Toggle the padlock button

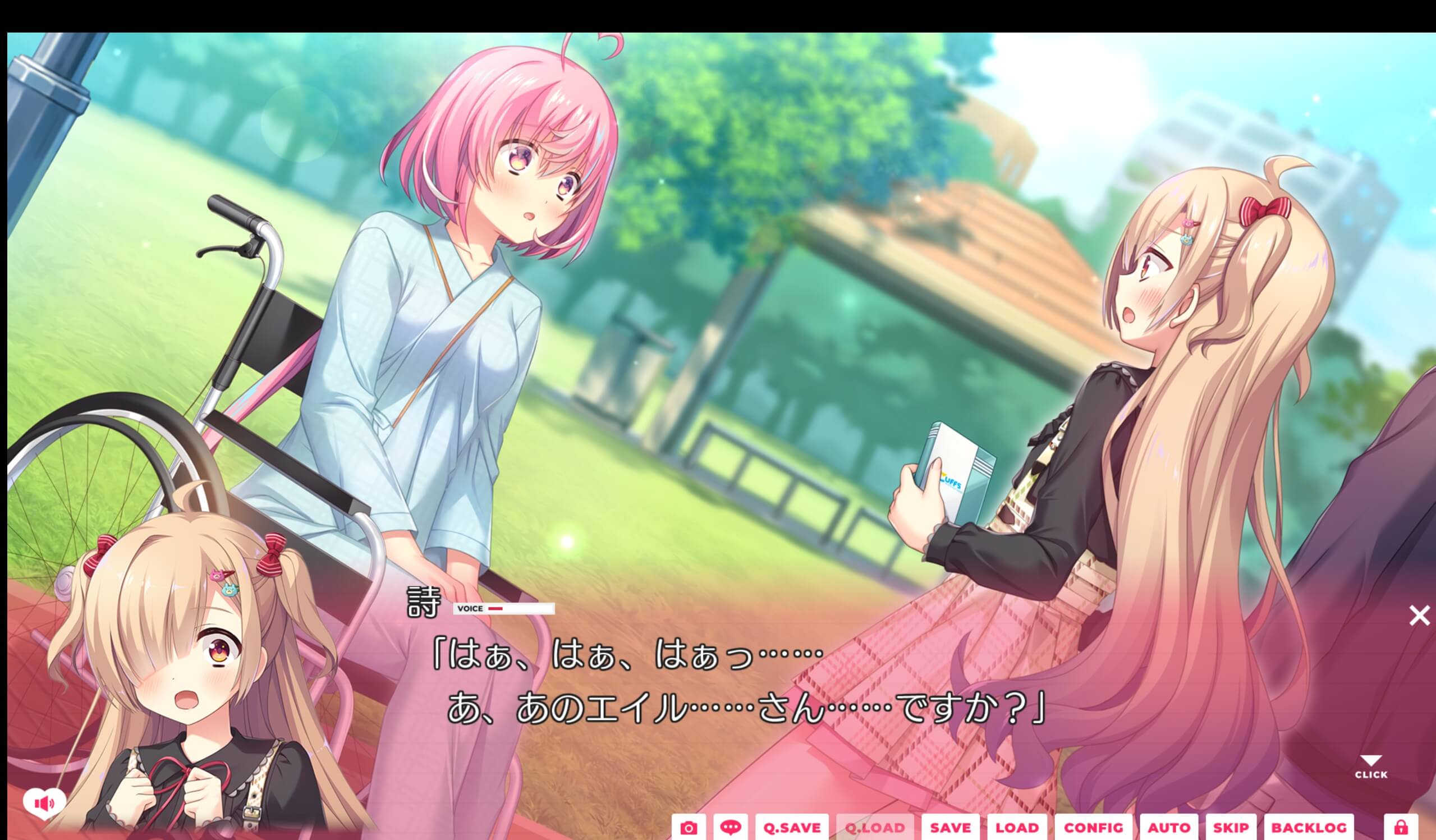click(x=1401, y=828)
